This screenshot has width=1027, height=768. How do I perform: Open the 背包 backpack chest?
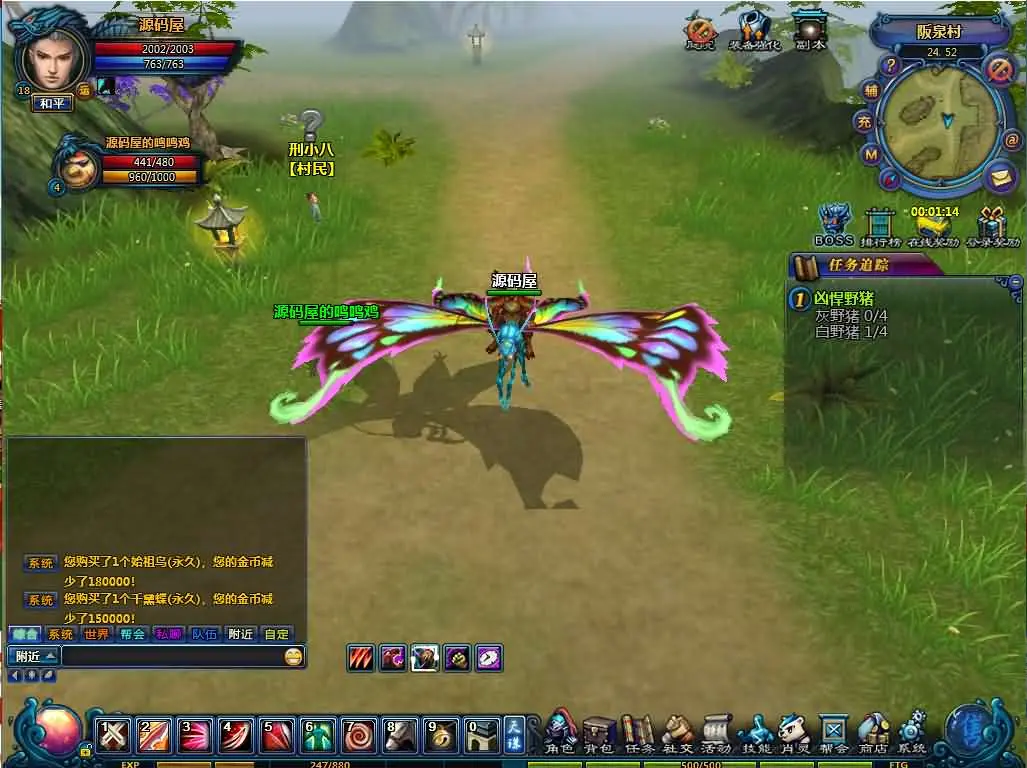[x=599, y=732]
